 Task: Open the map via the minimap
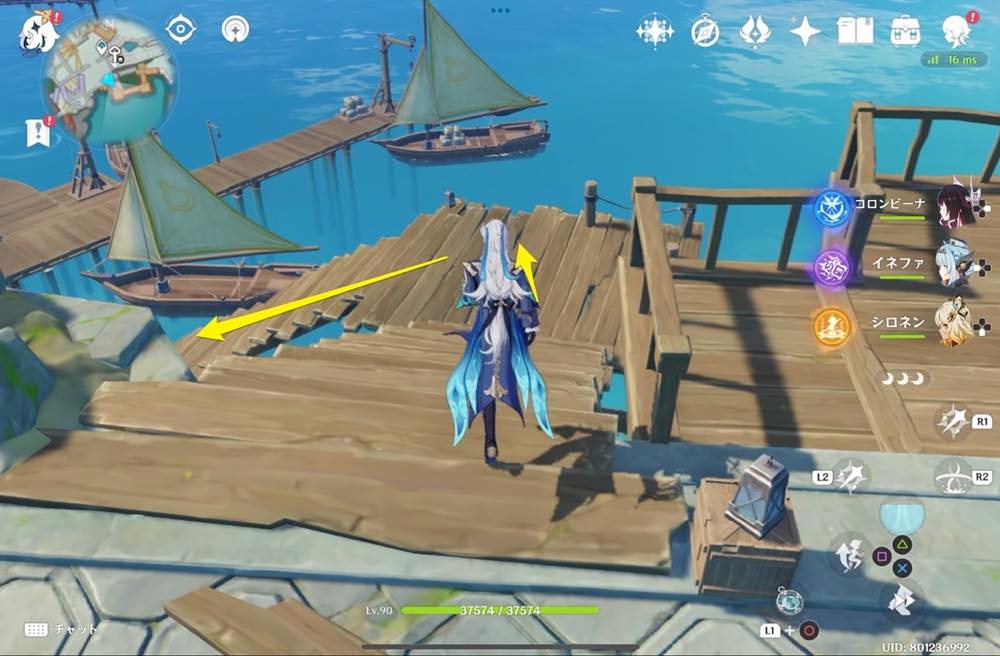[x=108, y=80]
